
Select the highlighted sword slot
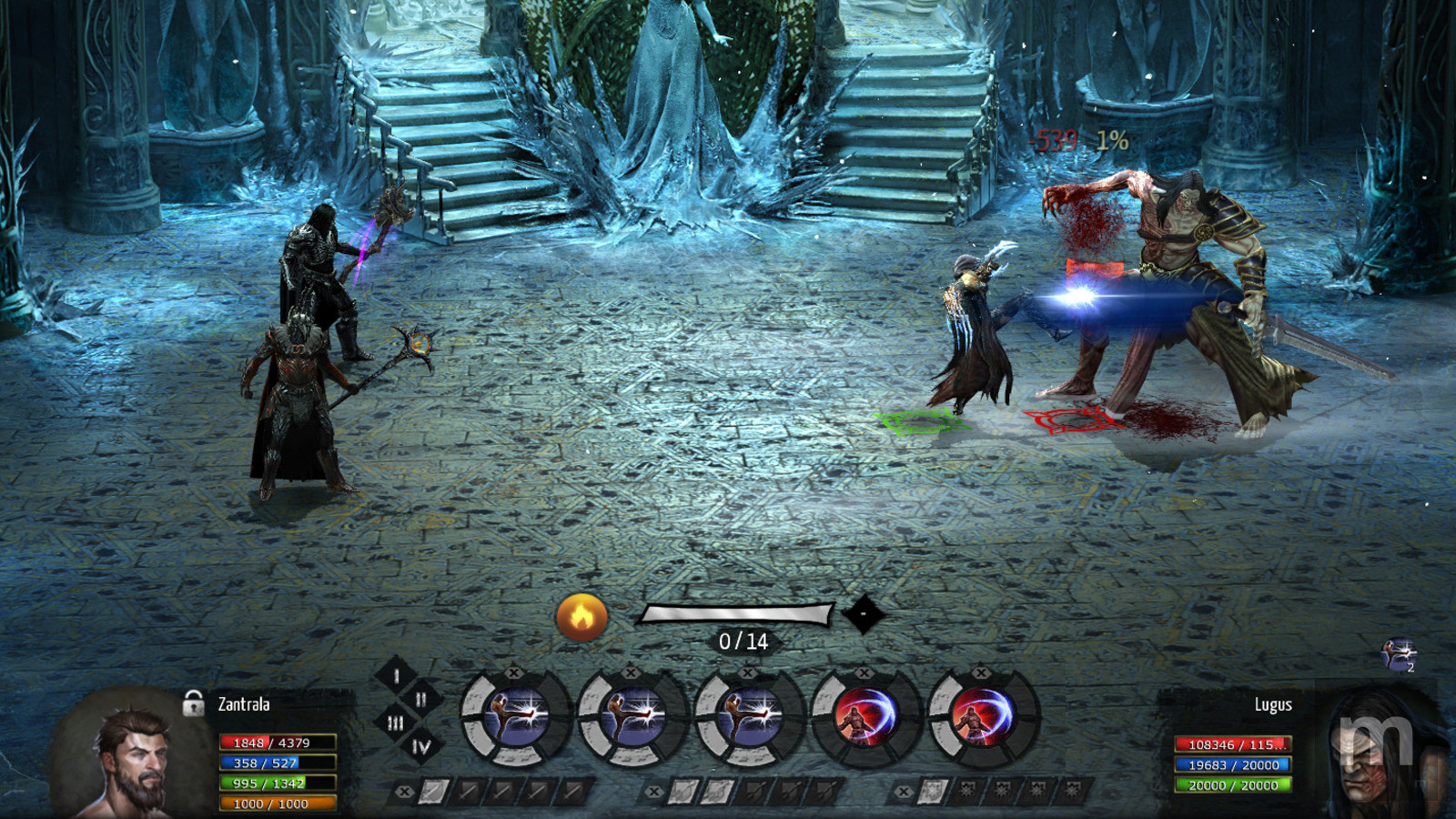(433, 792)
